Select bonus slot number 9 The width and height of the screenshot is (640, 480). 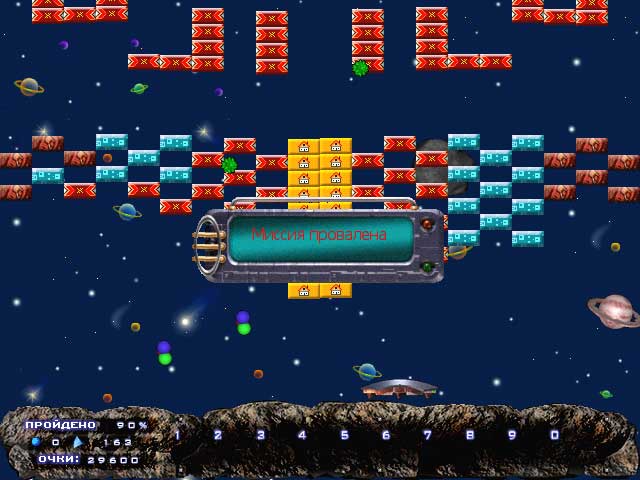click(512, 435)
